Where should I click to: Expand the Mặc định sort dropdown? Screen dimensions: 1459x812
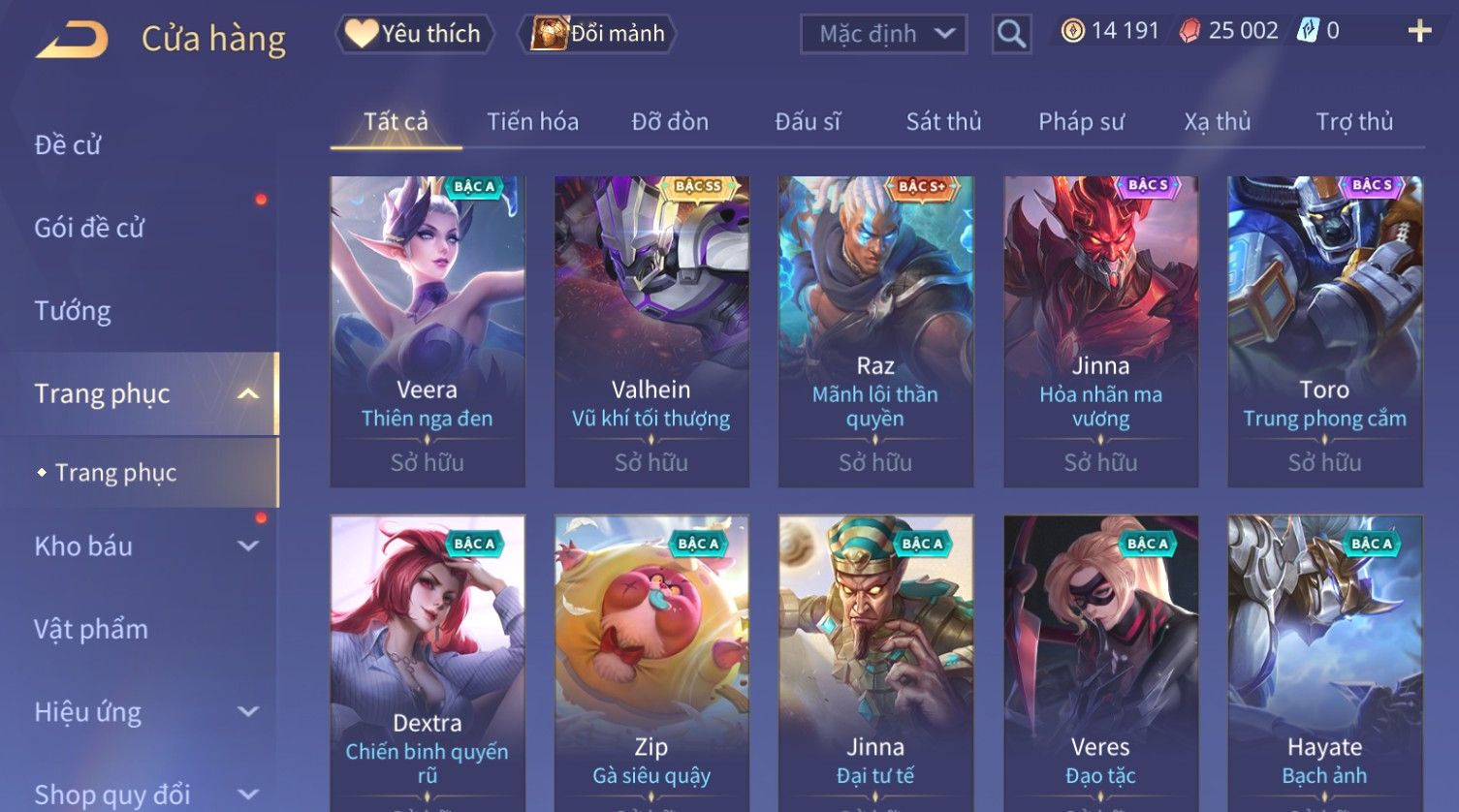(883, 34)
